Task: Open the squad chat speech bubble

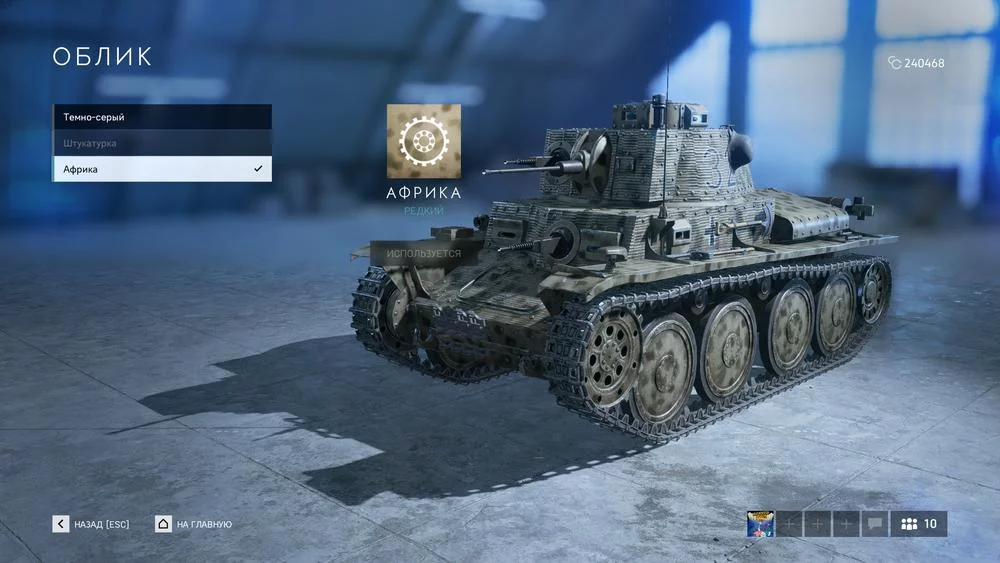Action: tap(874, 524)
